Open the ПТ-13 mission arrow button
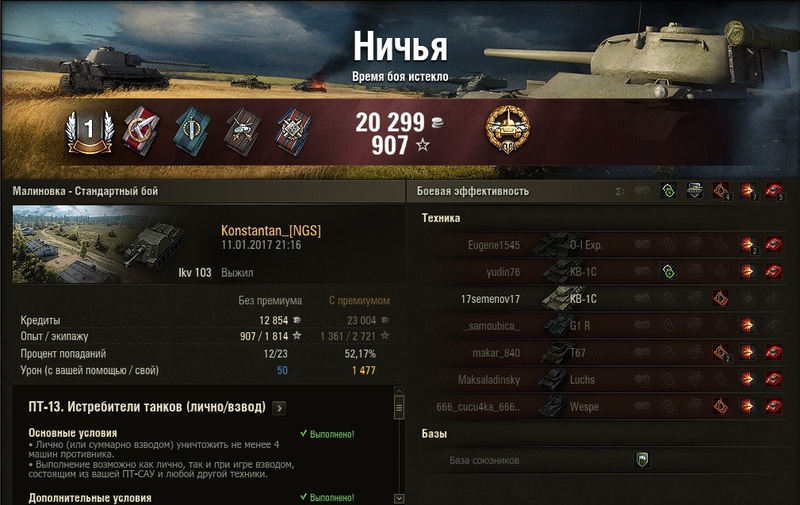Viewport: 800px width, 505px height. [x=279, y=407]
